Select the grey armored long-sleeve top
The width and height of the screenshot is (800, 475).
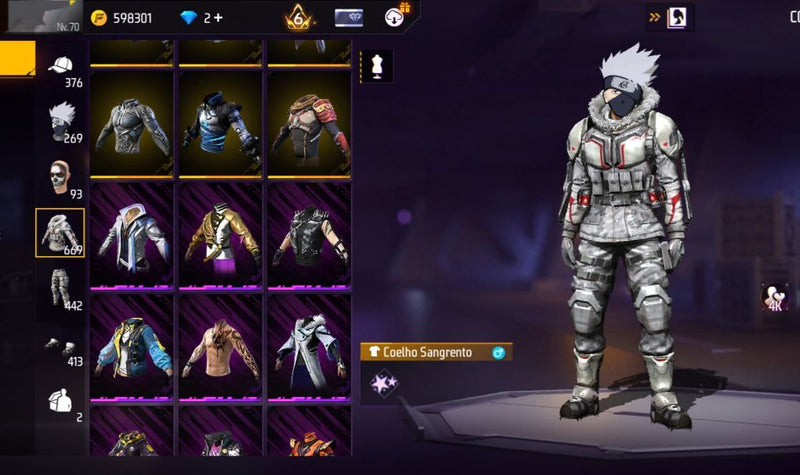click(x=132, y=124)
